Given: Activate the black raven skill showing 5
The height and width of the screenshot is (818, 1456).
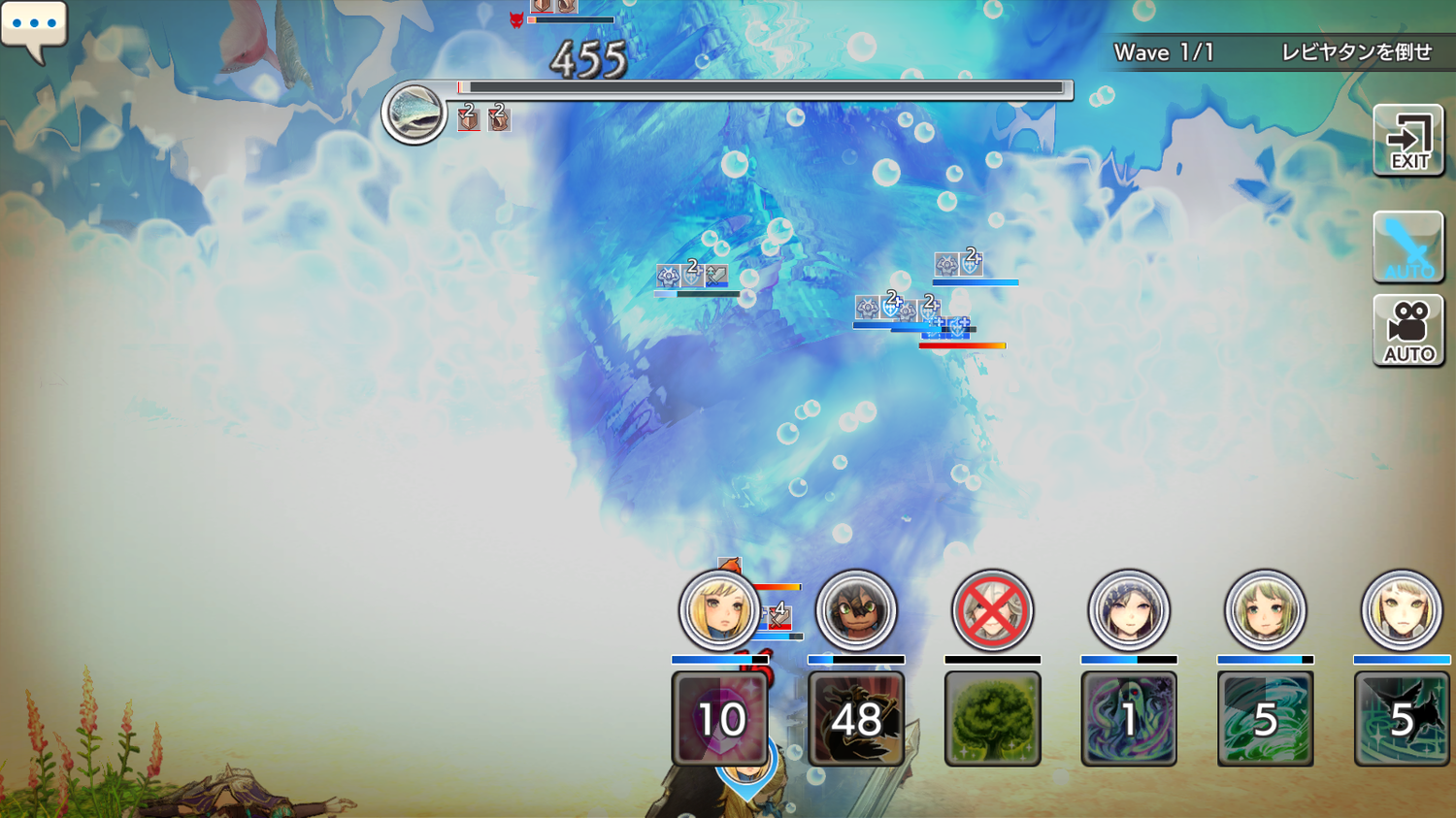Looking at the screenshot, I should (1402, 718).
